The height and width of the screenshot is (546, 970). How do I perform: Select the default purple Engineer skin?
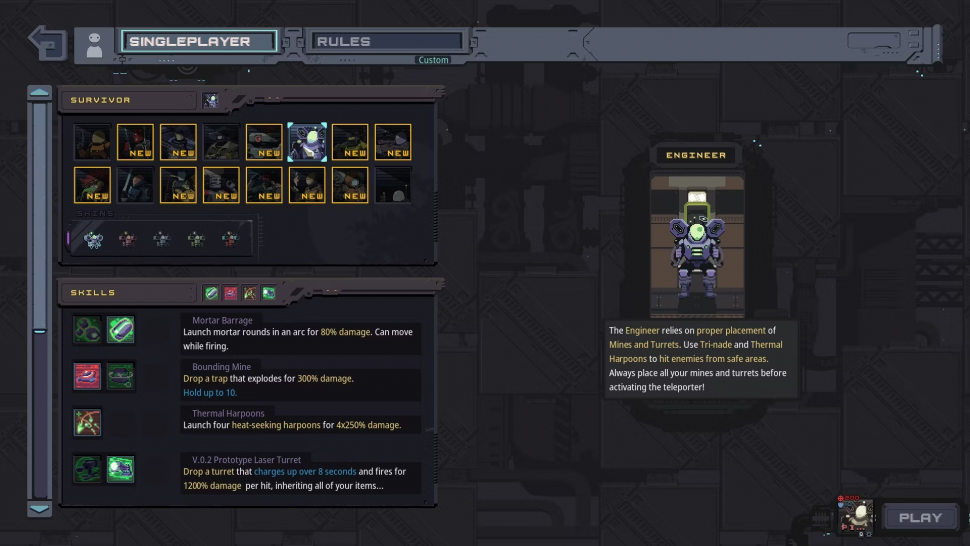tap(94, 239)
